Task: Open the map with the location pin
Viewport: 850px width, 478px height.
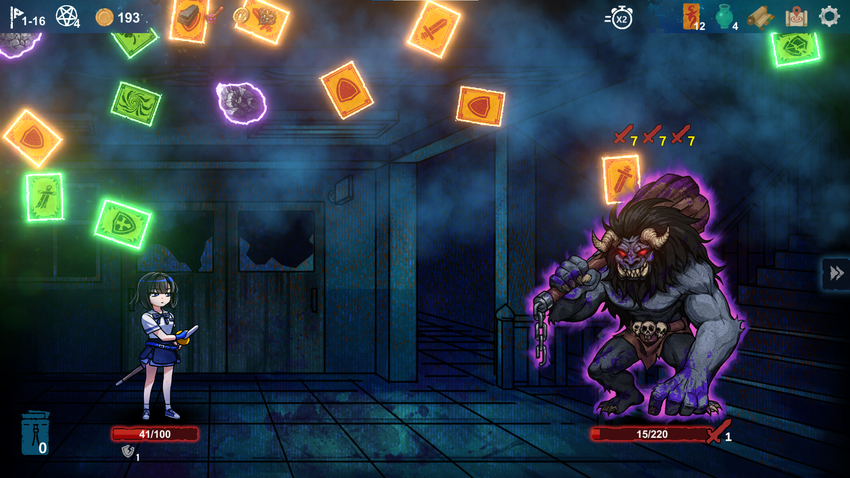Action: pos(796,16)
